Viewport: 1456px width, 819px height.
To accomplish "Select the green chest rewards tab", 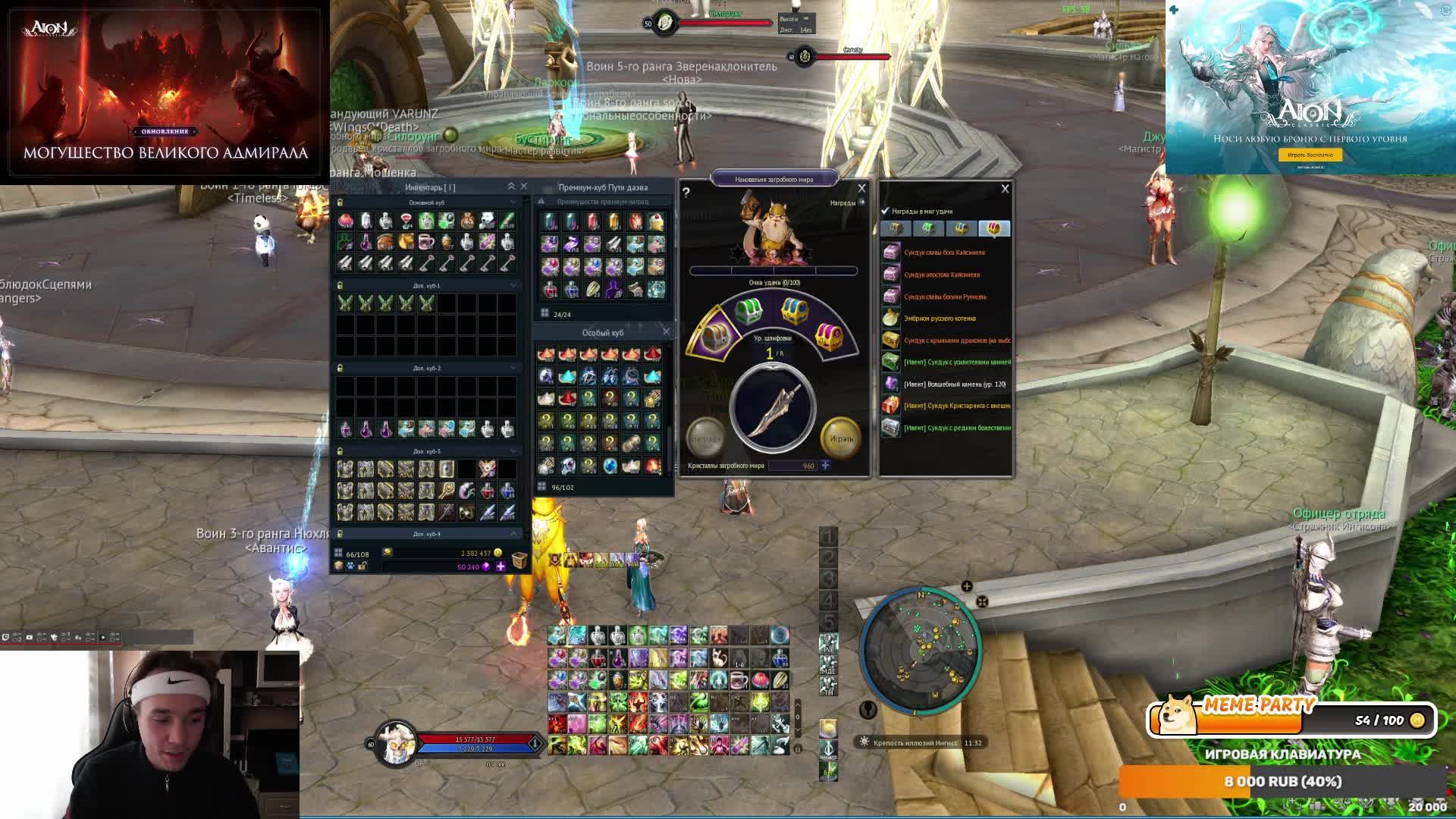I will [927, 228].
